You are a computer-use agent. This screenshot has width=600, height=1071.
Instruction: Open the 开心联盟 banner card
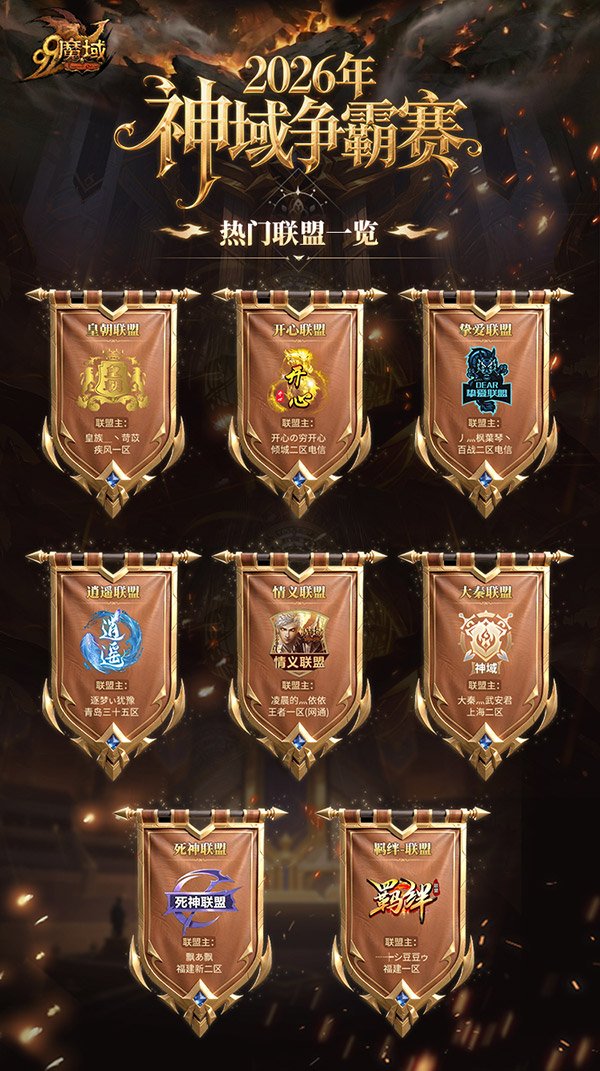tap(300, 390)
